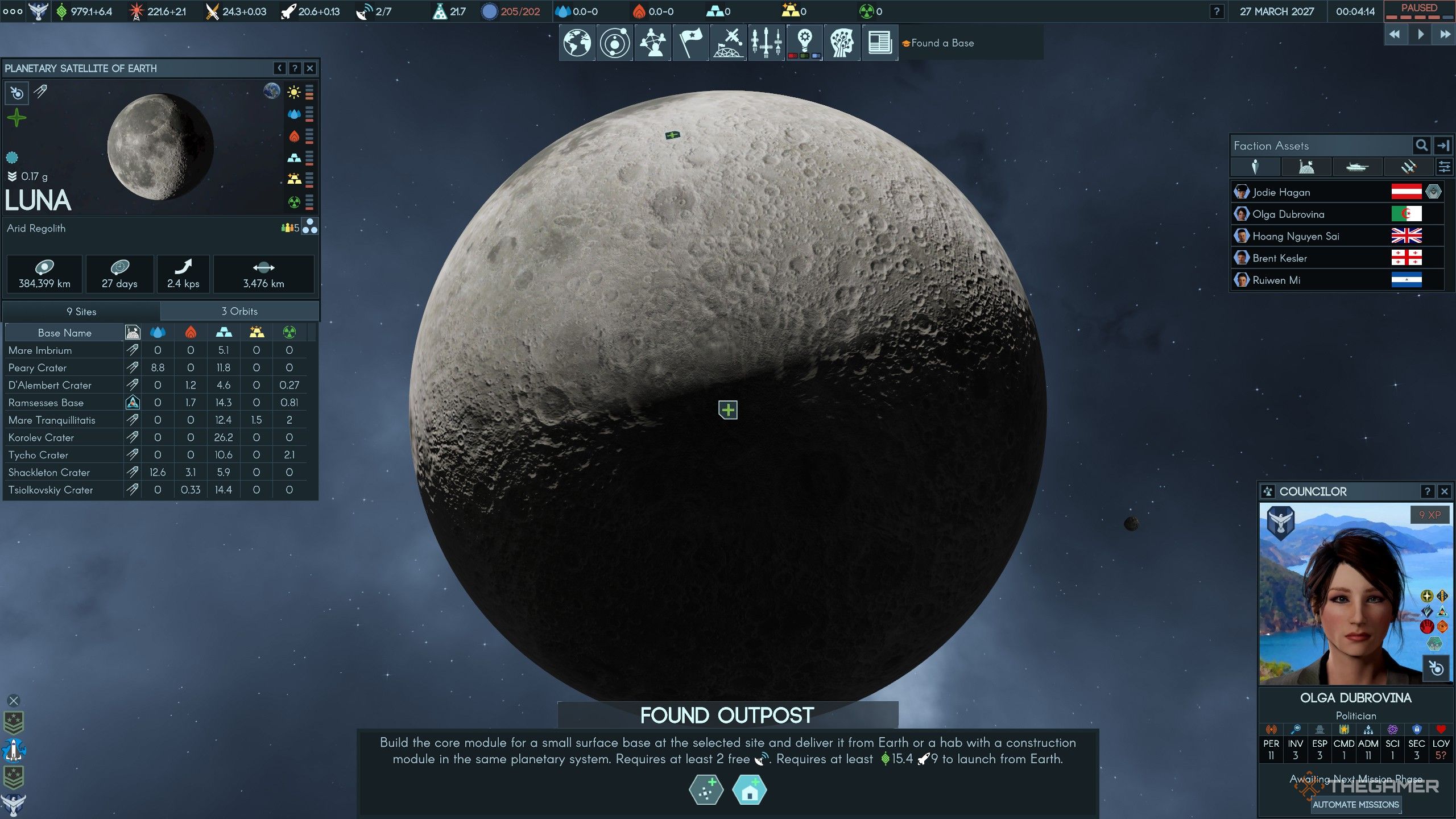Switch to the 3 Orbits tab
Screen dimensions: 1456x819
click(239, 311)
